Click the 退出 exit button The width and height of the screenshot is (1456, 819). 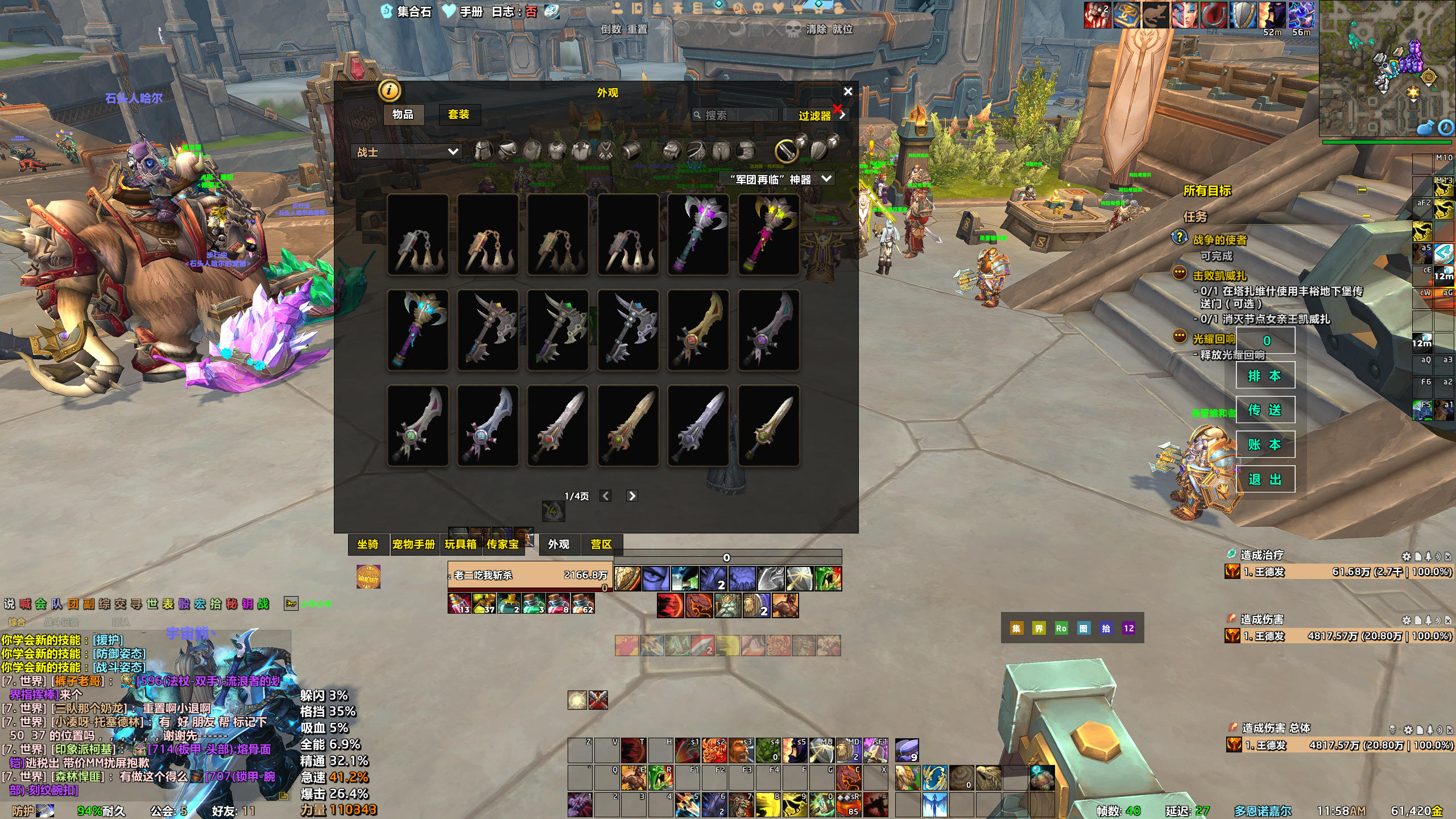pos(1265,479)
